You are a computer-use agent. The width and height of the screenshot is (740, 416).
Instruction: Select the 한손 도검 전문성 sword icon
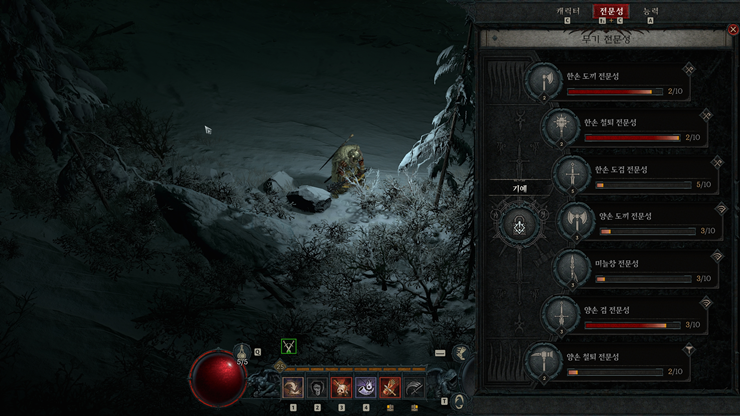571,174
